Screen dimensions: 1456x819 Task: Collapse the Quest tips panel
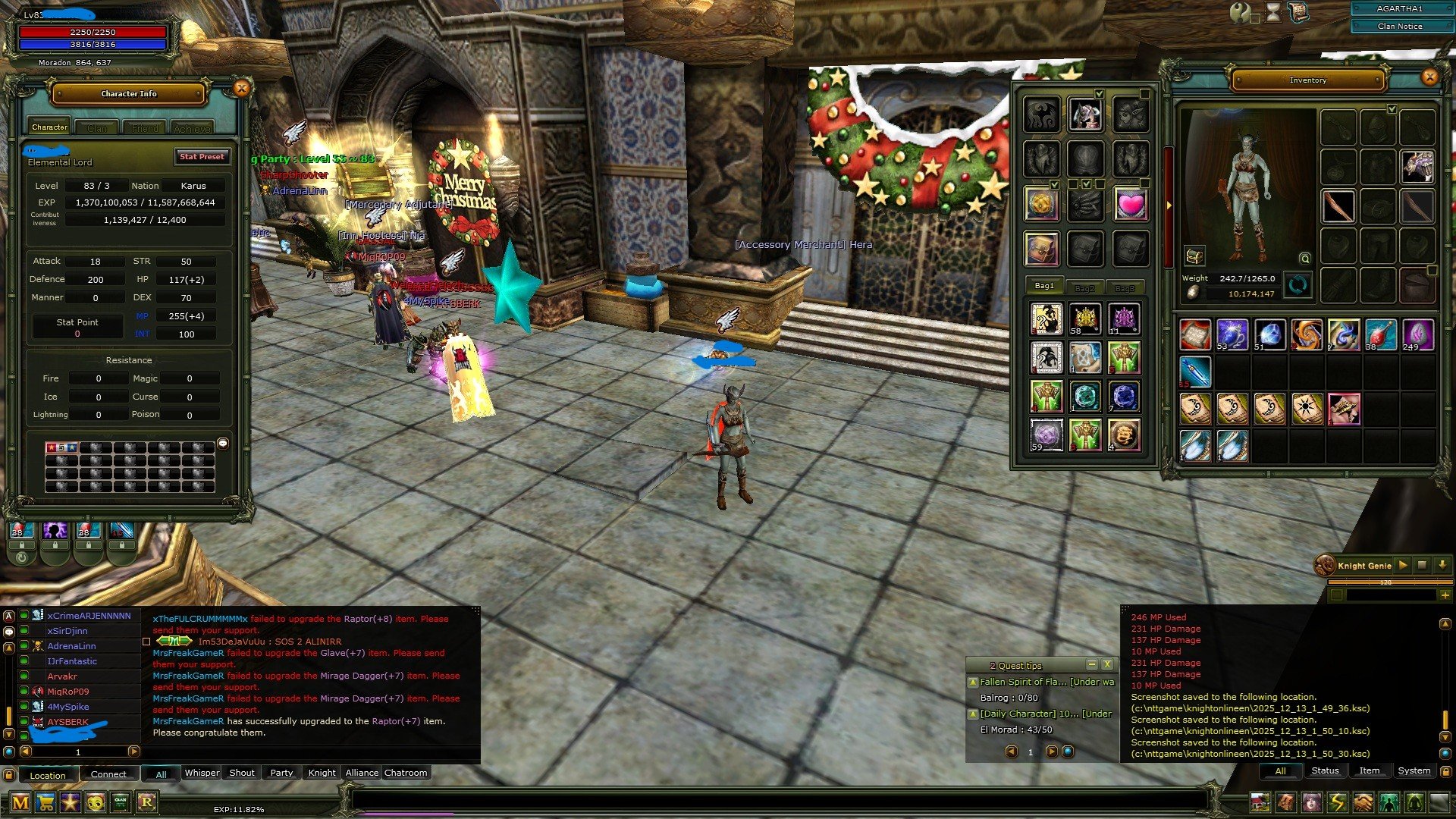pyautogui.click(x=1092, y=664)
